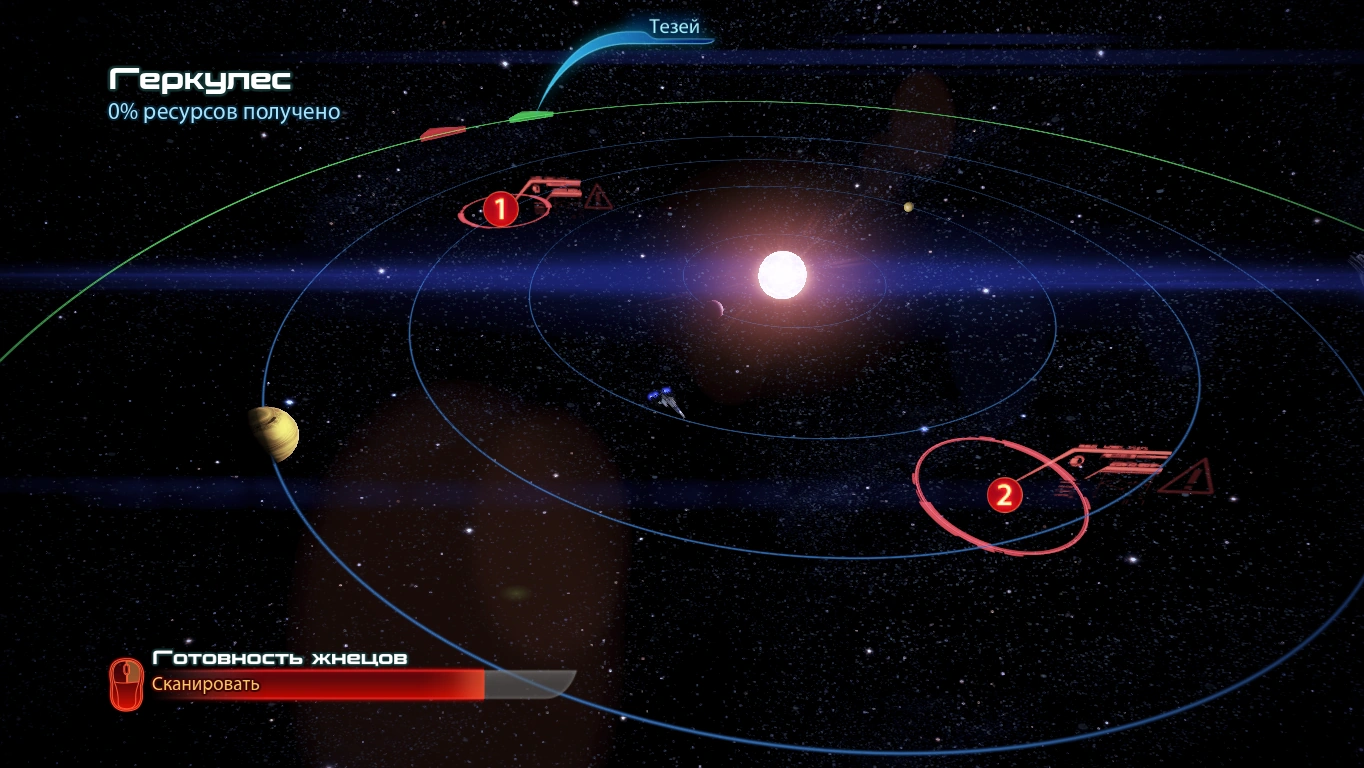
Task: Click the Сканировать scan button
Action: tap(205, 685)
